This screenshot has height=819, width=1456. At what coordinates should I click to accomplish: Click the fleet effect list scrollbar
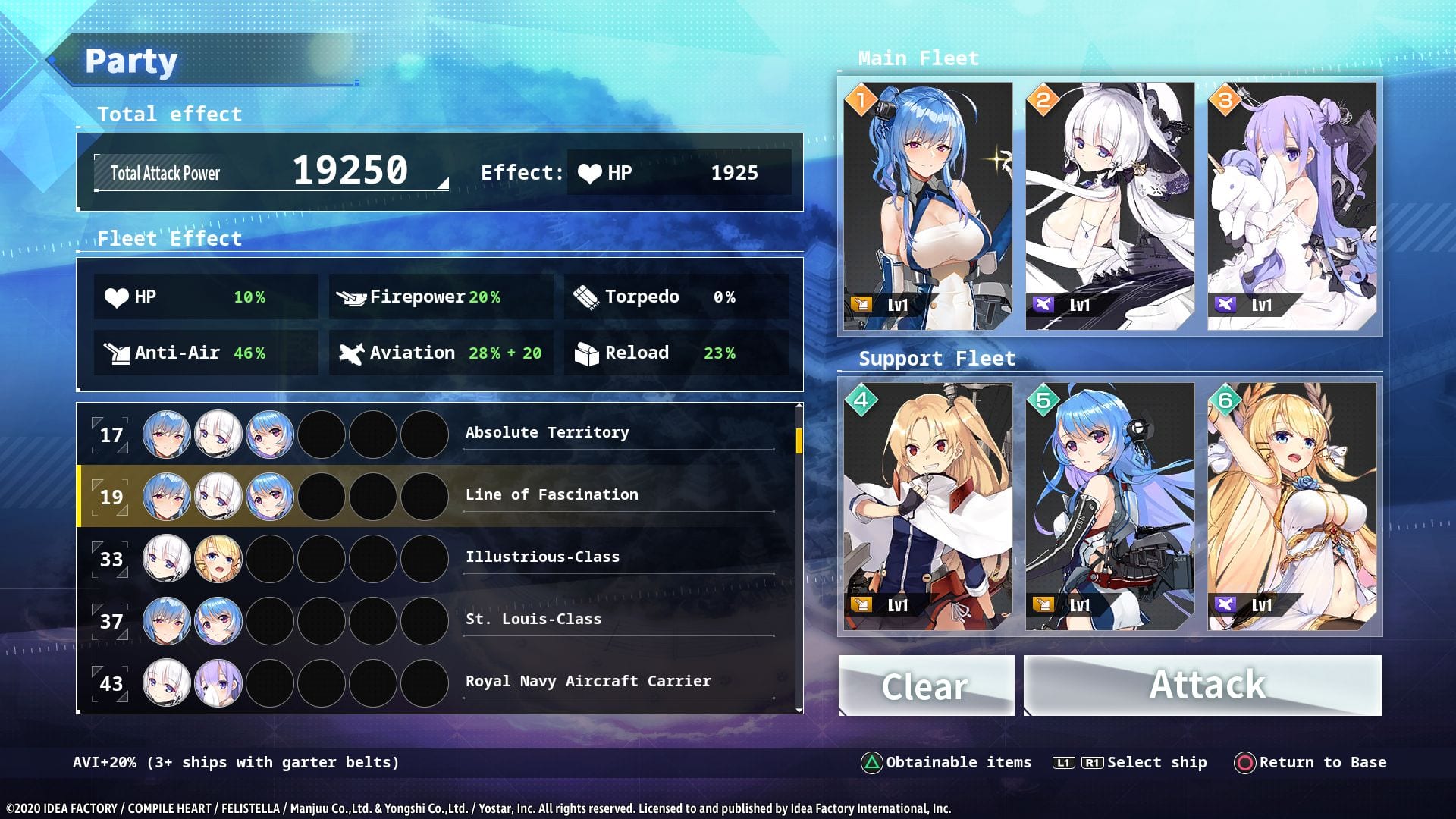click(799, 441)
